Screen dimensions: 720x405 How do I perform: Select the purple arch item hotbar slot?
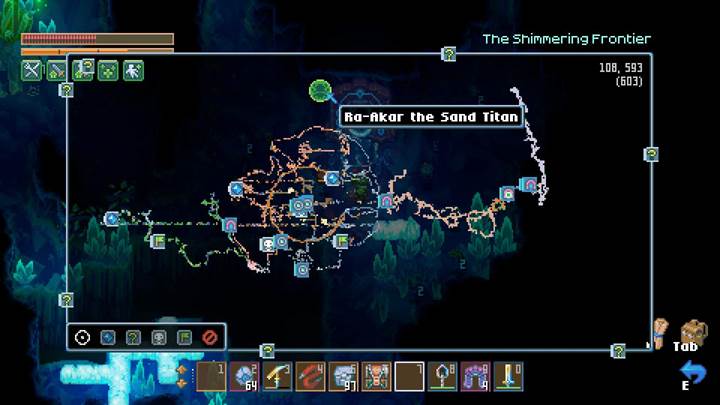tap(477, 377)
